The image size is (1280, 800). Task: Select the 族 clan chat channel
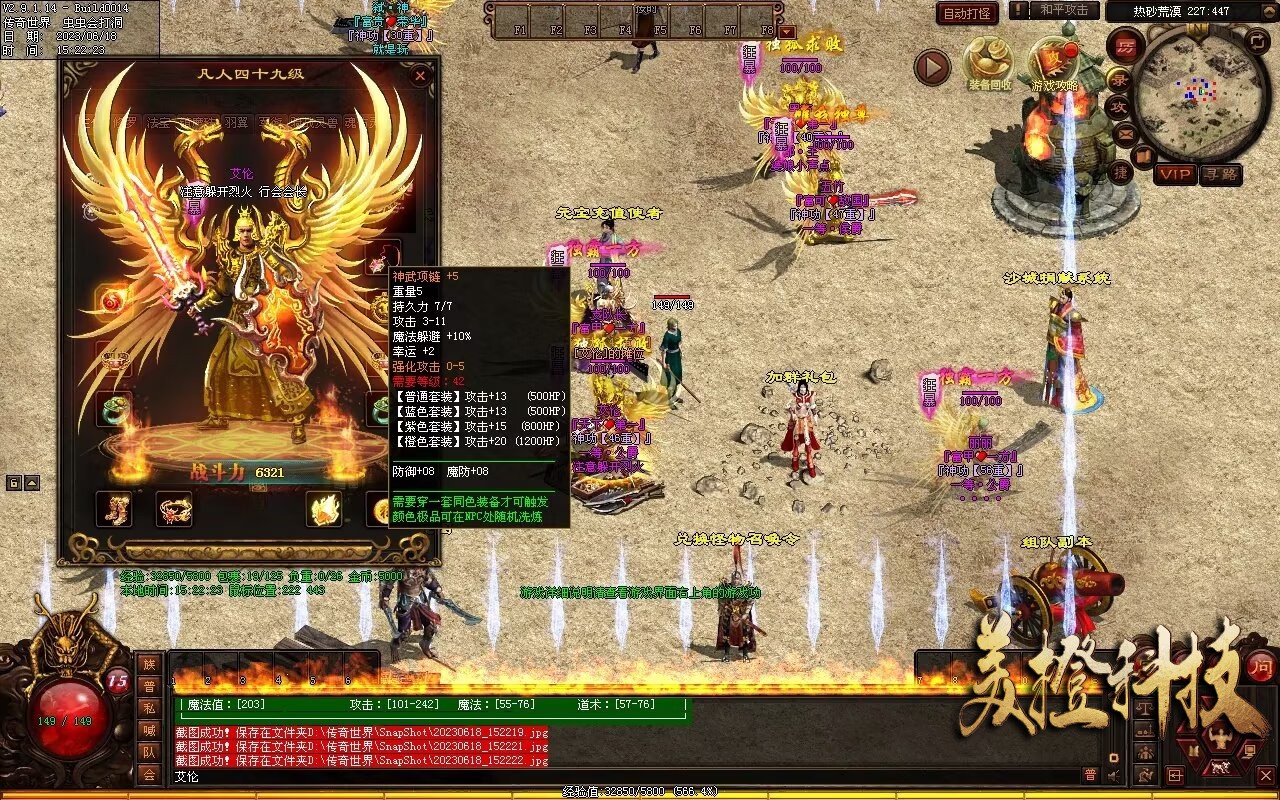point(148,664)
